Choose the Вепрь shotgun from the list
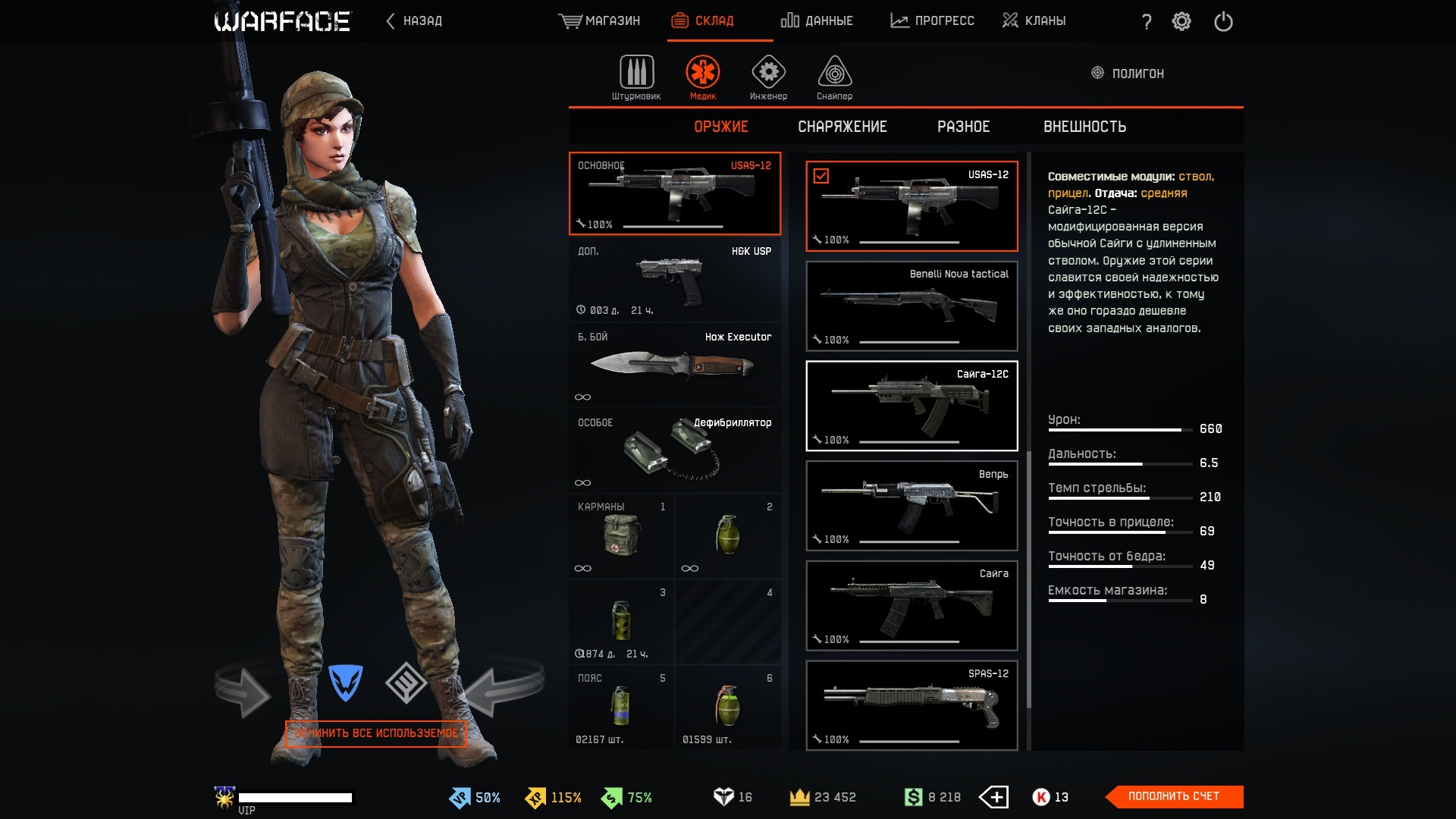Viewport: 1456px width, 819px height. 912,506
